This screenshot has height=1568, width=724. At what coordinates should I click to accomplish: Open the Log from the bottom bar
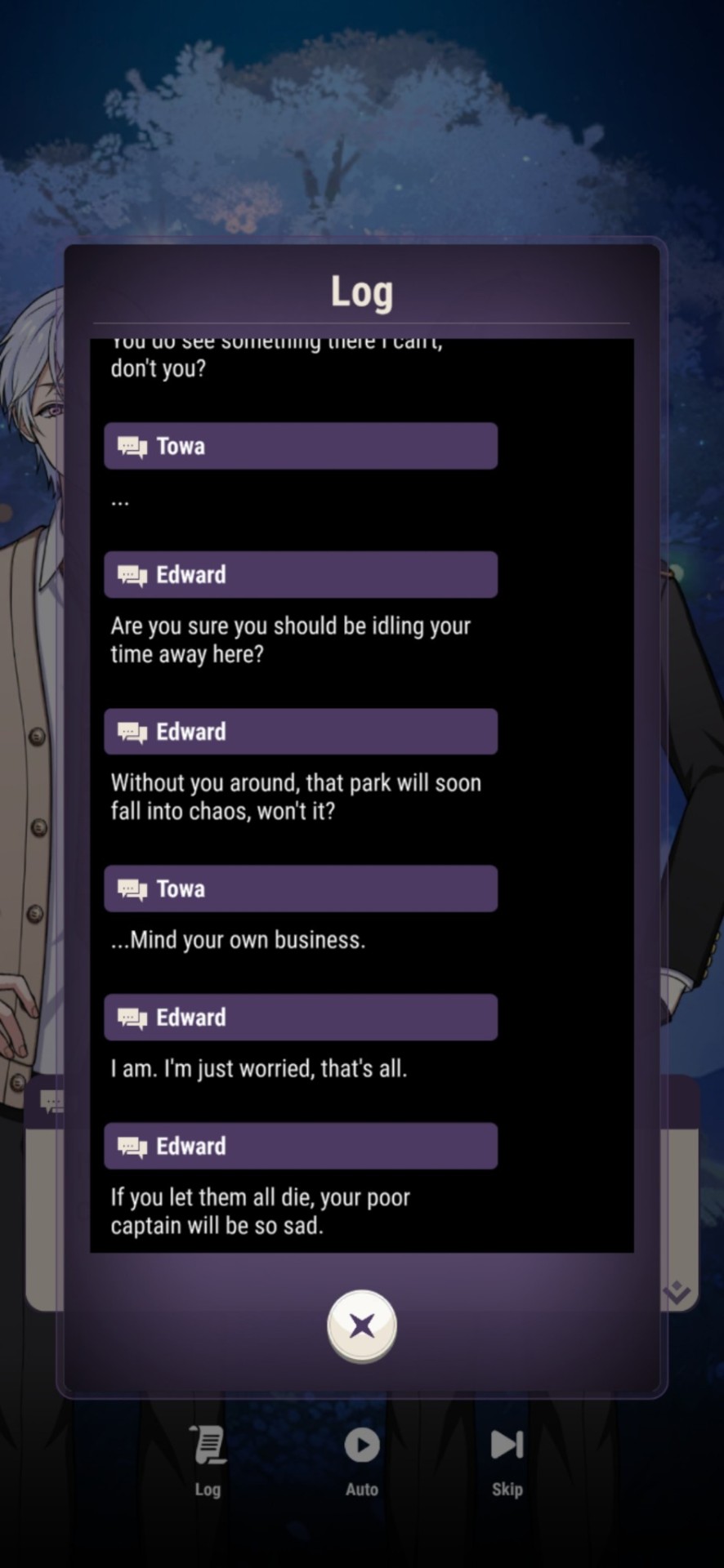[208, 1460]
